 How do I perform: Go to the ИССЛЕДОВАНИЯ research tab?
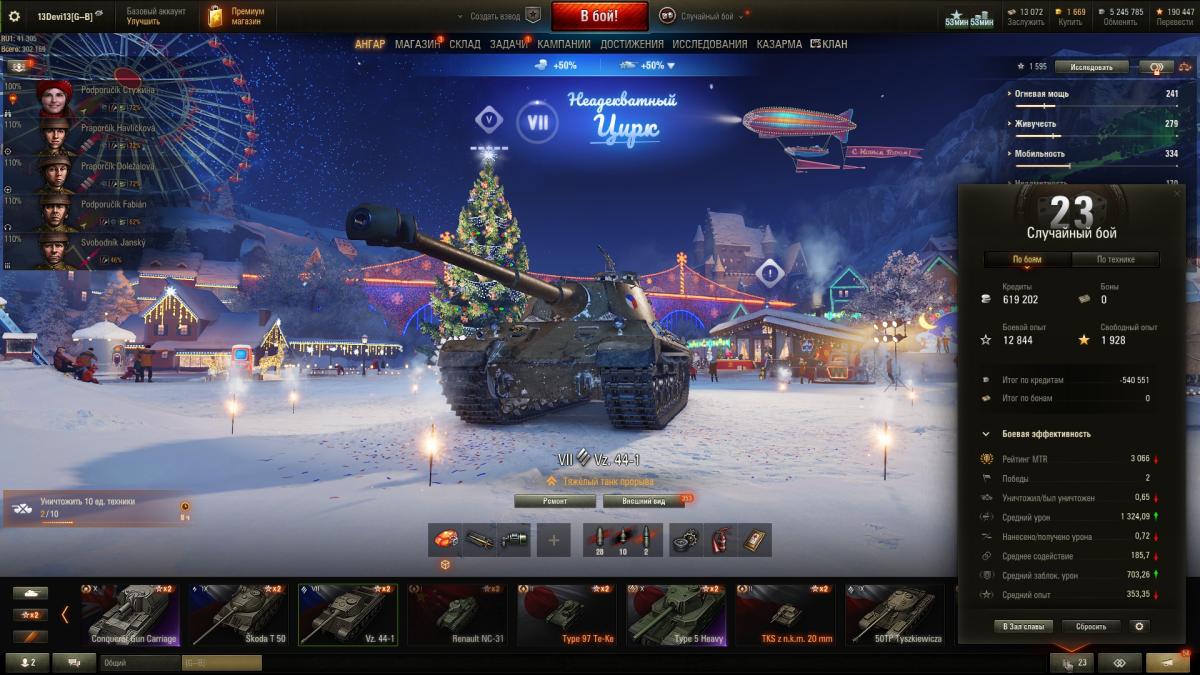pyautogui.click(x=709, y=44)
